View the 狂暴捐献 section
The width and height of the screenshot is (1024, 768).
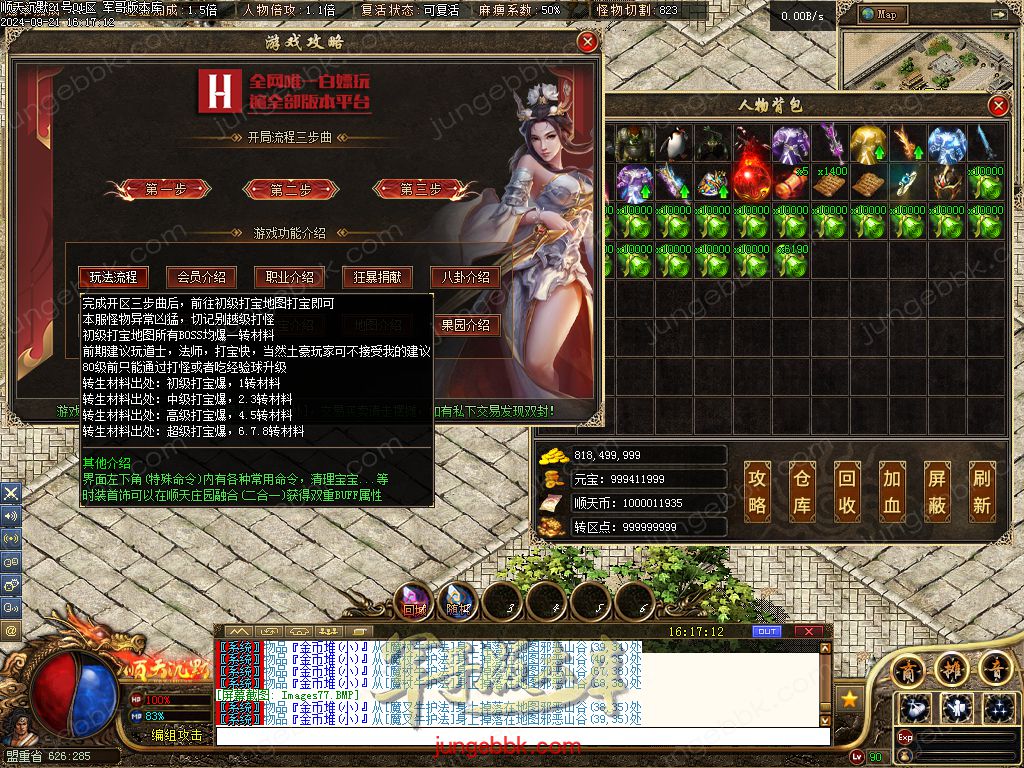click(x=378, y=277)
